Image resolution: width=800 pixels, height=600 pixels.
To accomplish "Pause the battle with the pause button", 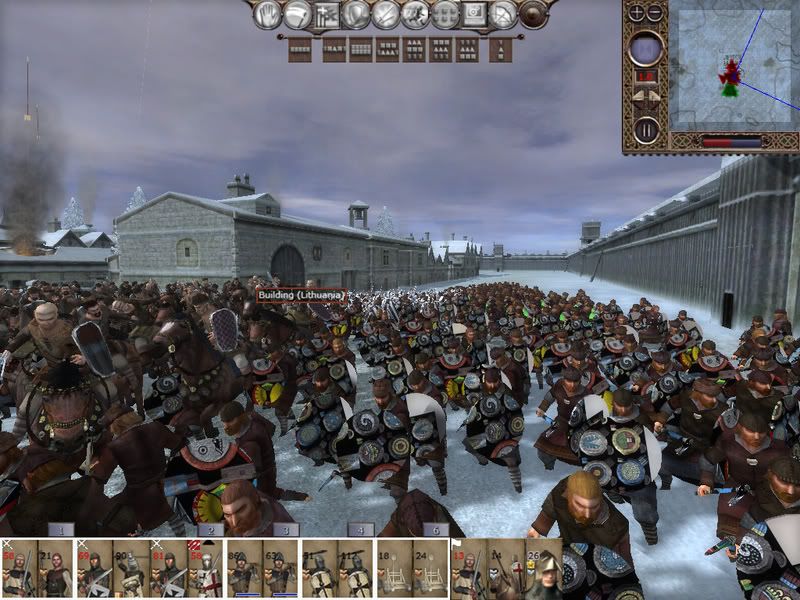I will click(x=646, y=129).
